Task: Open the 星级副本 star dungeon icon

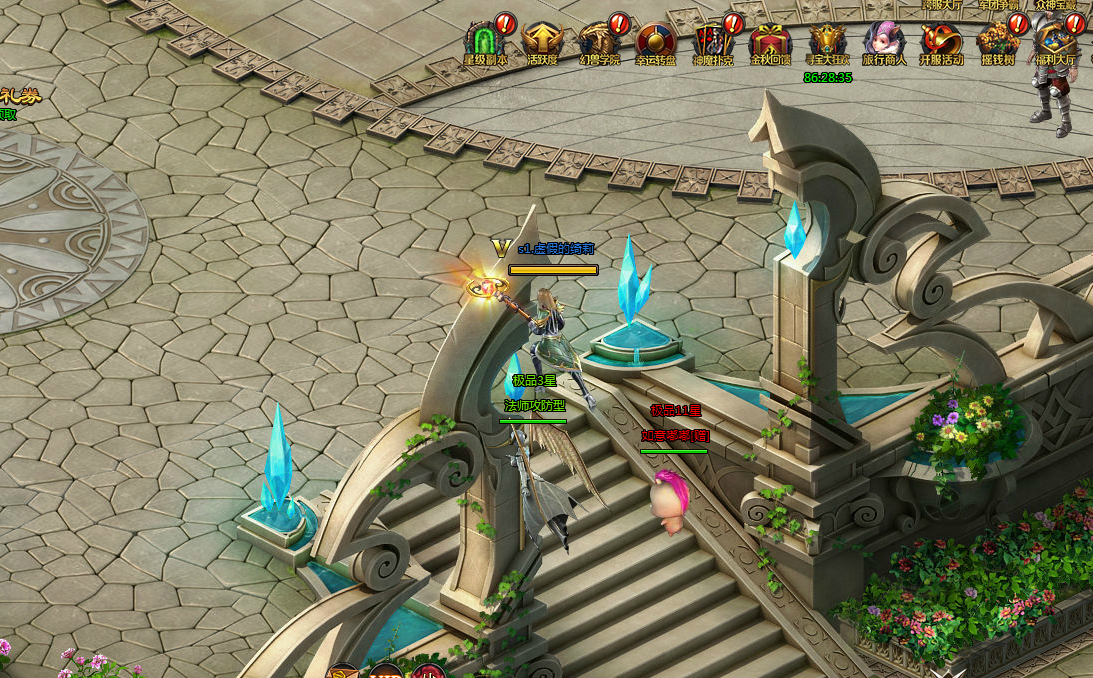Action: tap(486, 42)
